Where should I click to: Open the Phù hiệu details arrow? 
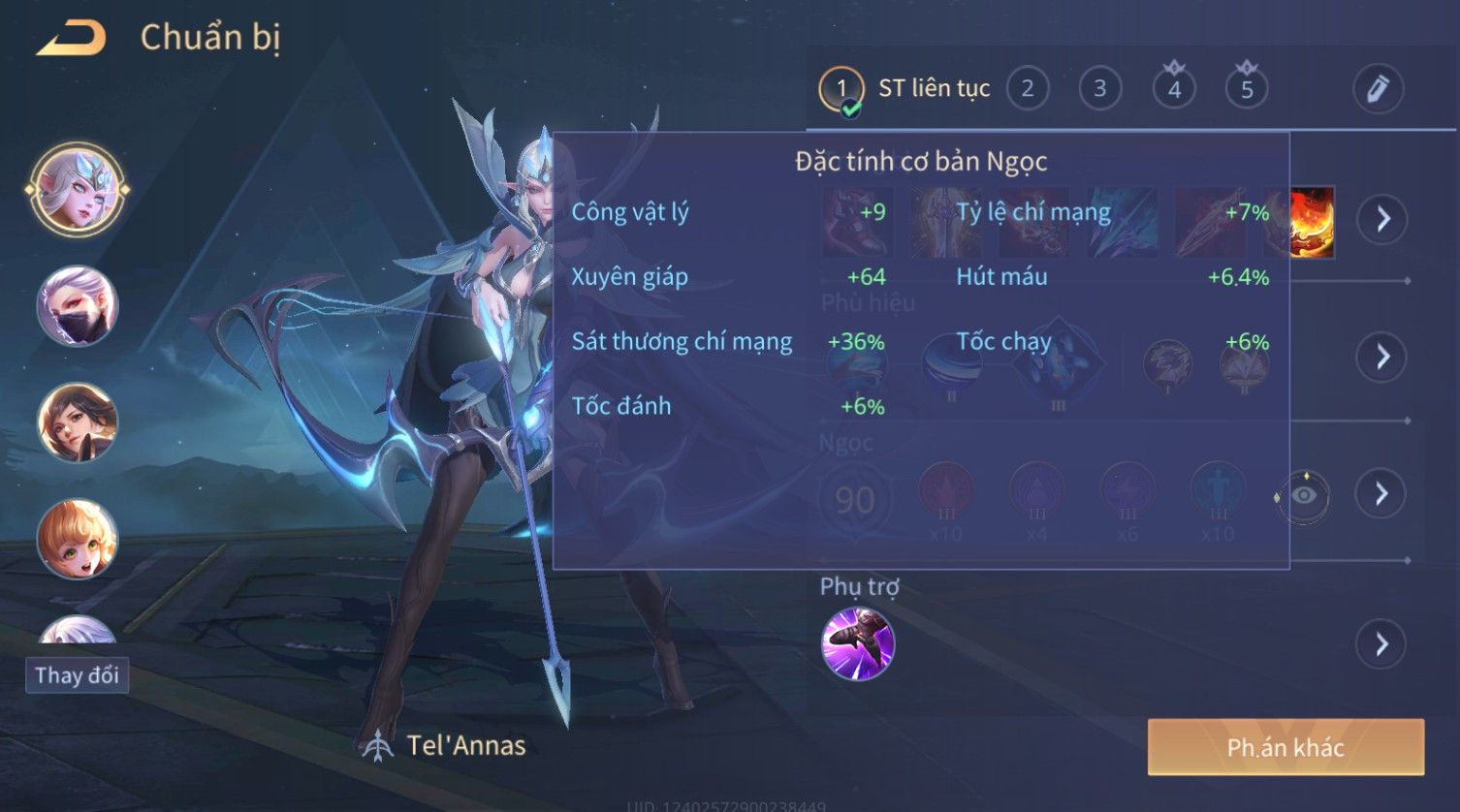coord(1382,357)
